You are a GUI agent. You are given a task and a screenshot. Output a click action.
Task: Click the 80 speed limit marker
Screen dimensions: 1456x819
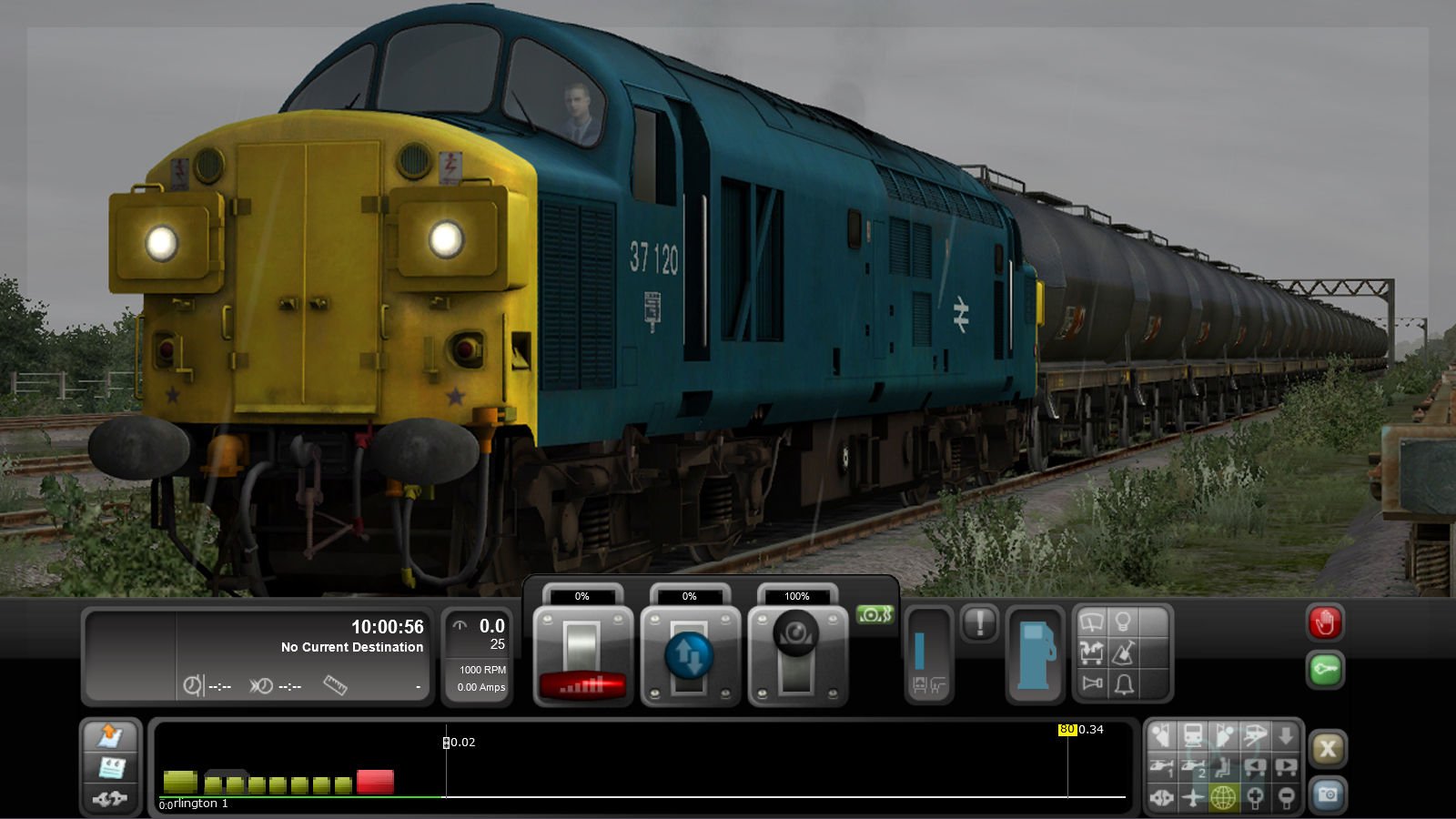pos(1067,728)
